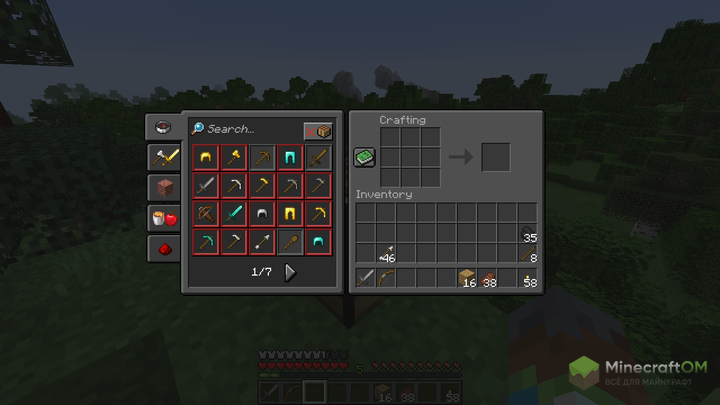This screenshot has width=720, height=405.
Task: Pick the diamond leggings recipe
Action: coord(289,158)
